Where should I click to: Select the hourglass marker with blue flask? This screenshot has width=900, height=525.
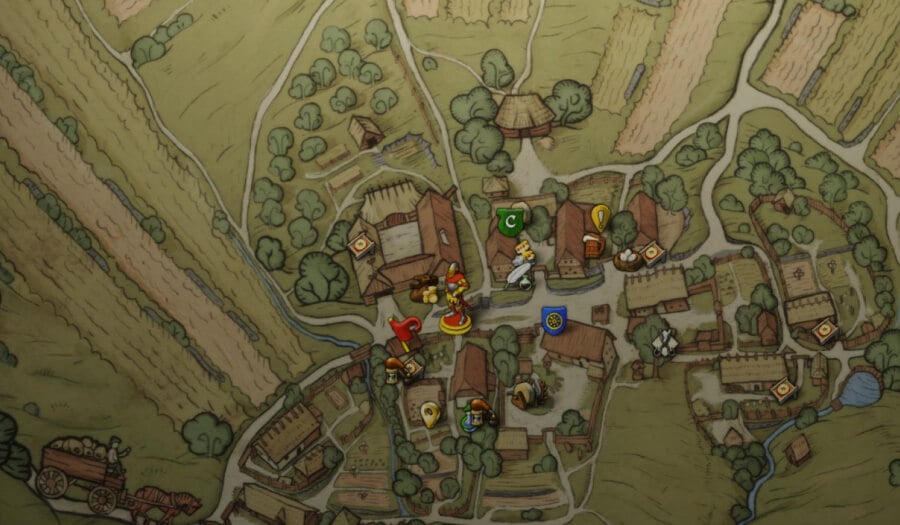click(x=477, y=414)
